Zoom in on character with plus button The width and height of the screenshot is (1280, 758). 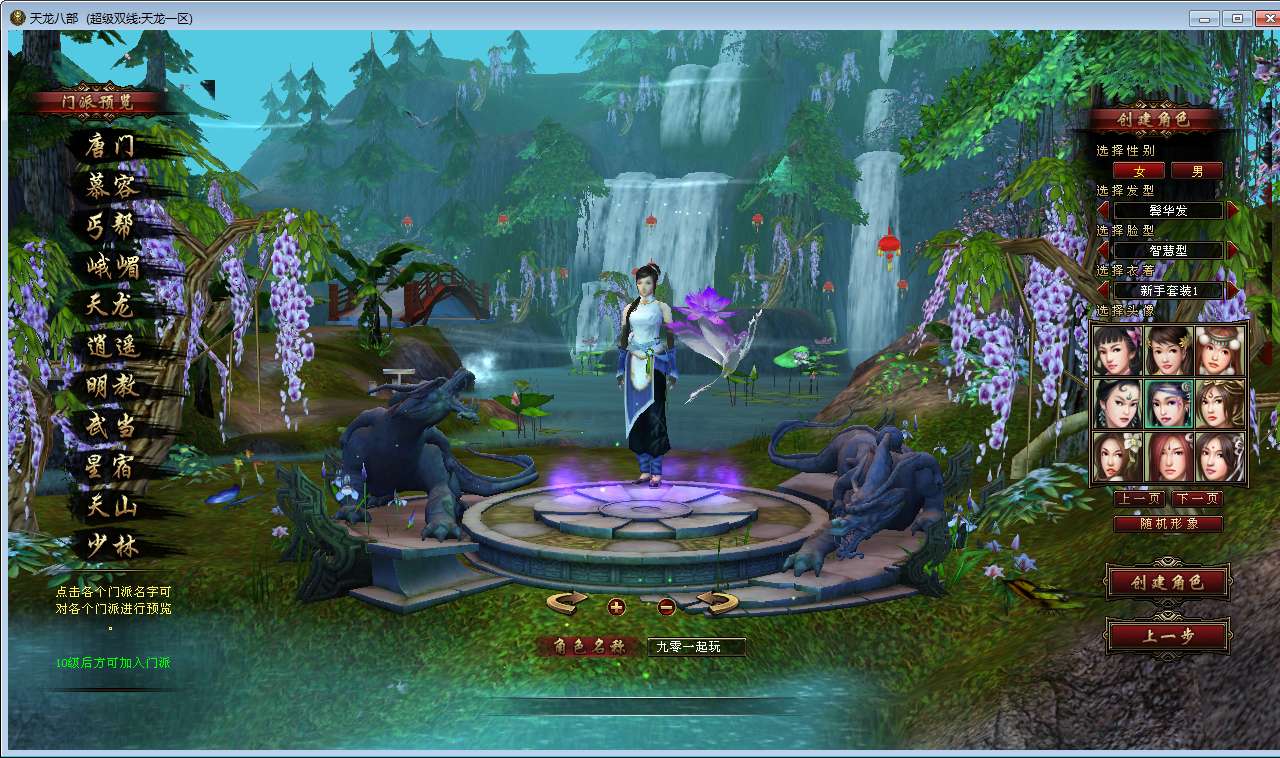616,606
